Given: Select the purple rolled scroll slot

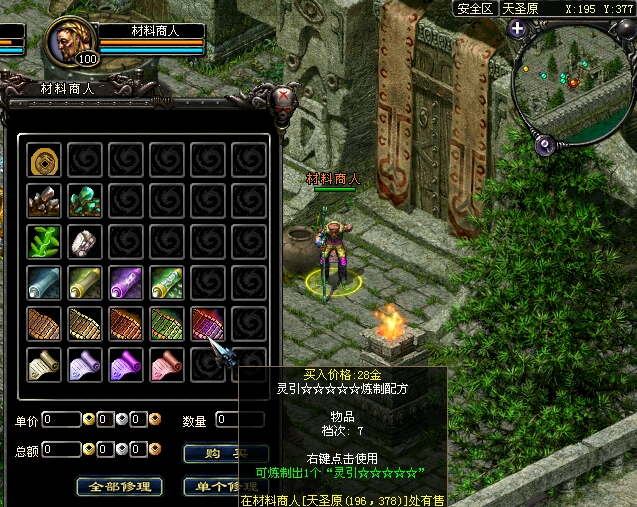Looking at the screenshot, I should [x=126, y=283].
